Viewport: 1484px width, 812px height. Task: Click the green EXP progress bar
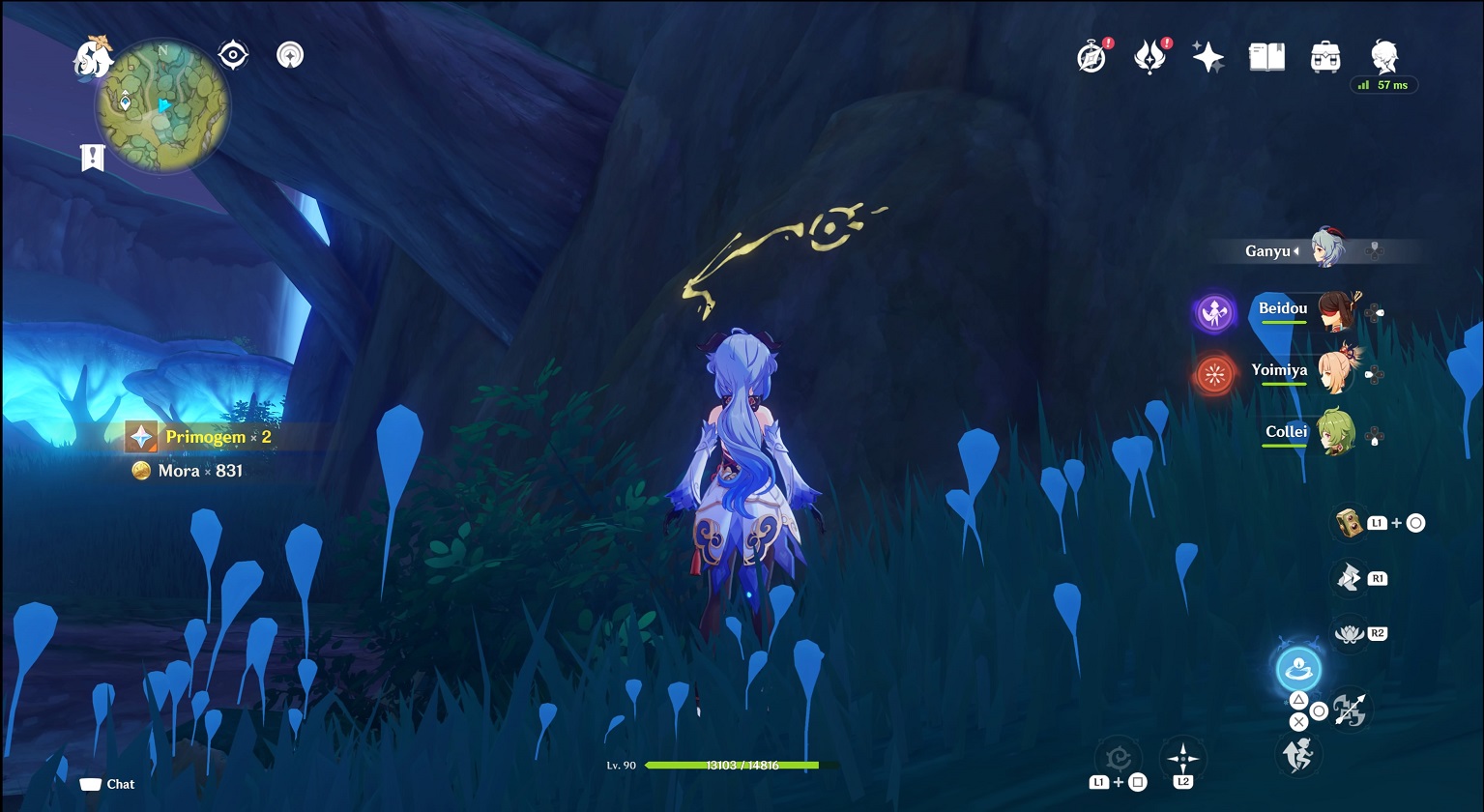pos(733,765)
